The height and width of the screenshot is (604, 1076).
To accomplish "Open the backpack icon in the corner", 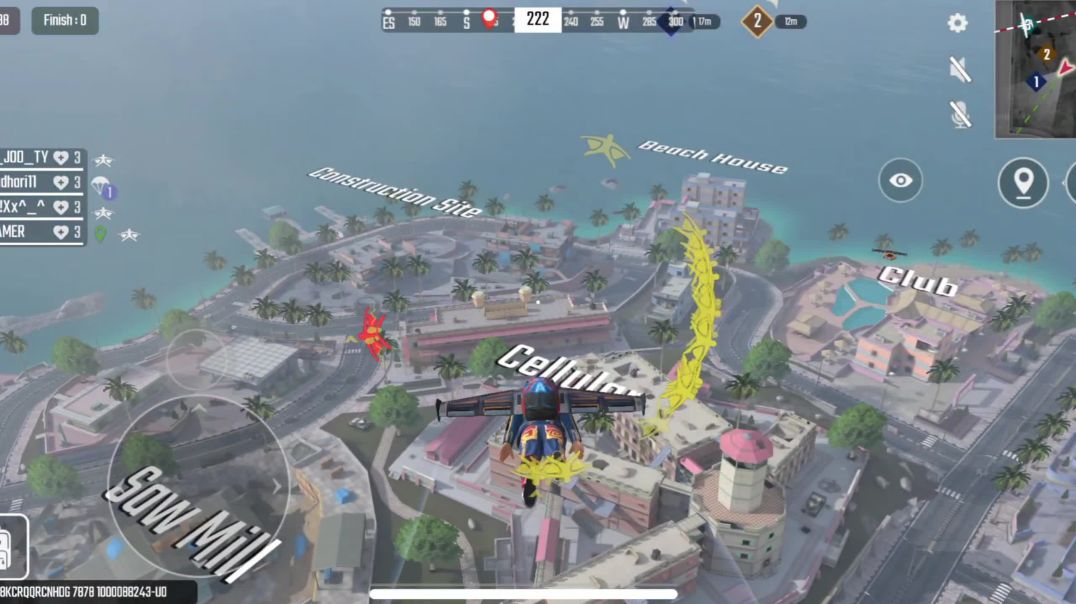I will [x=13, y=548].
